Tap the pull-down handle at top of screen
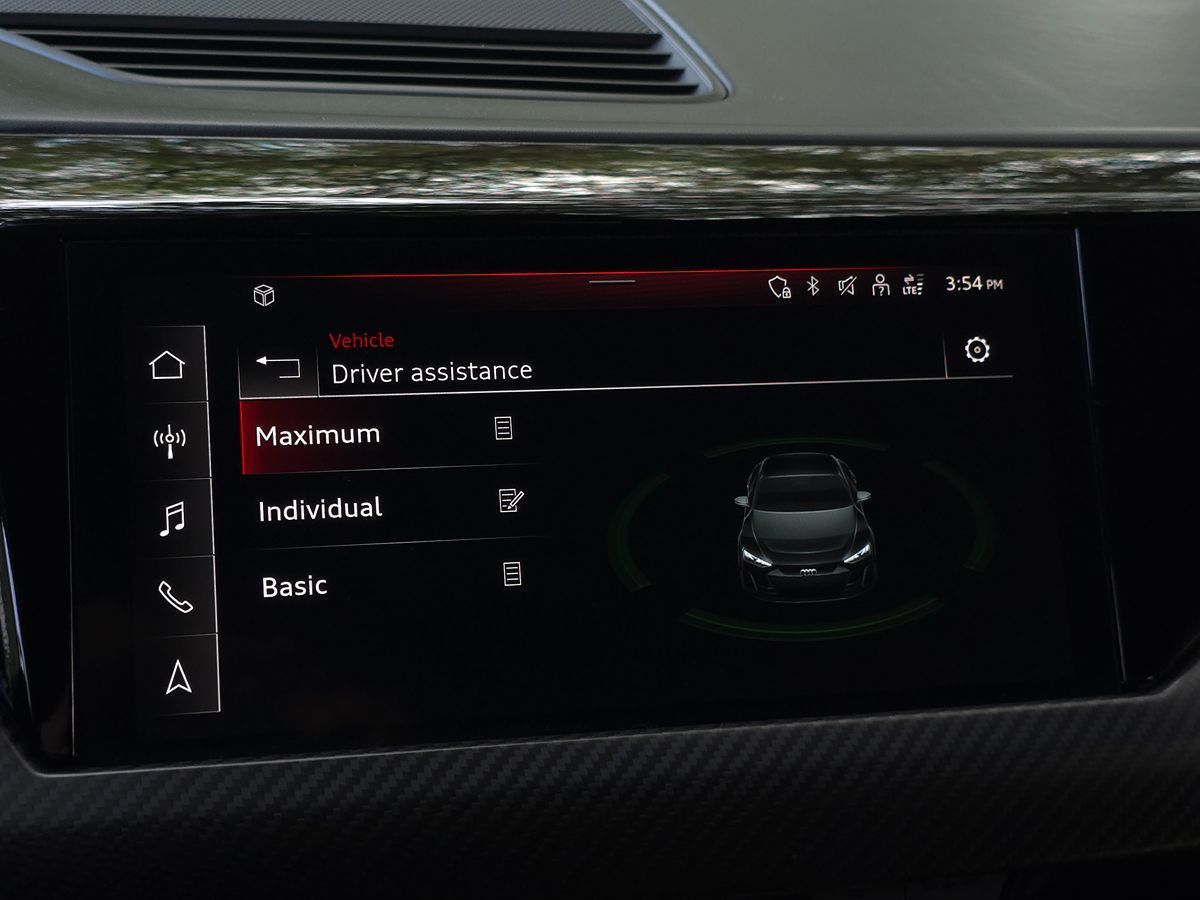Image resolution: width=1200 pixels, height=900 pixels. point(612,281)
